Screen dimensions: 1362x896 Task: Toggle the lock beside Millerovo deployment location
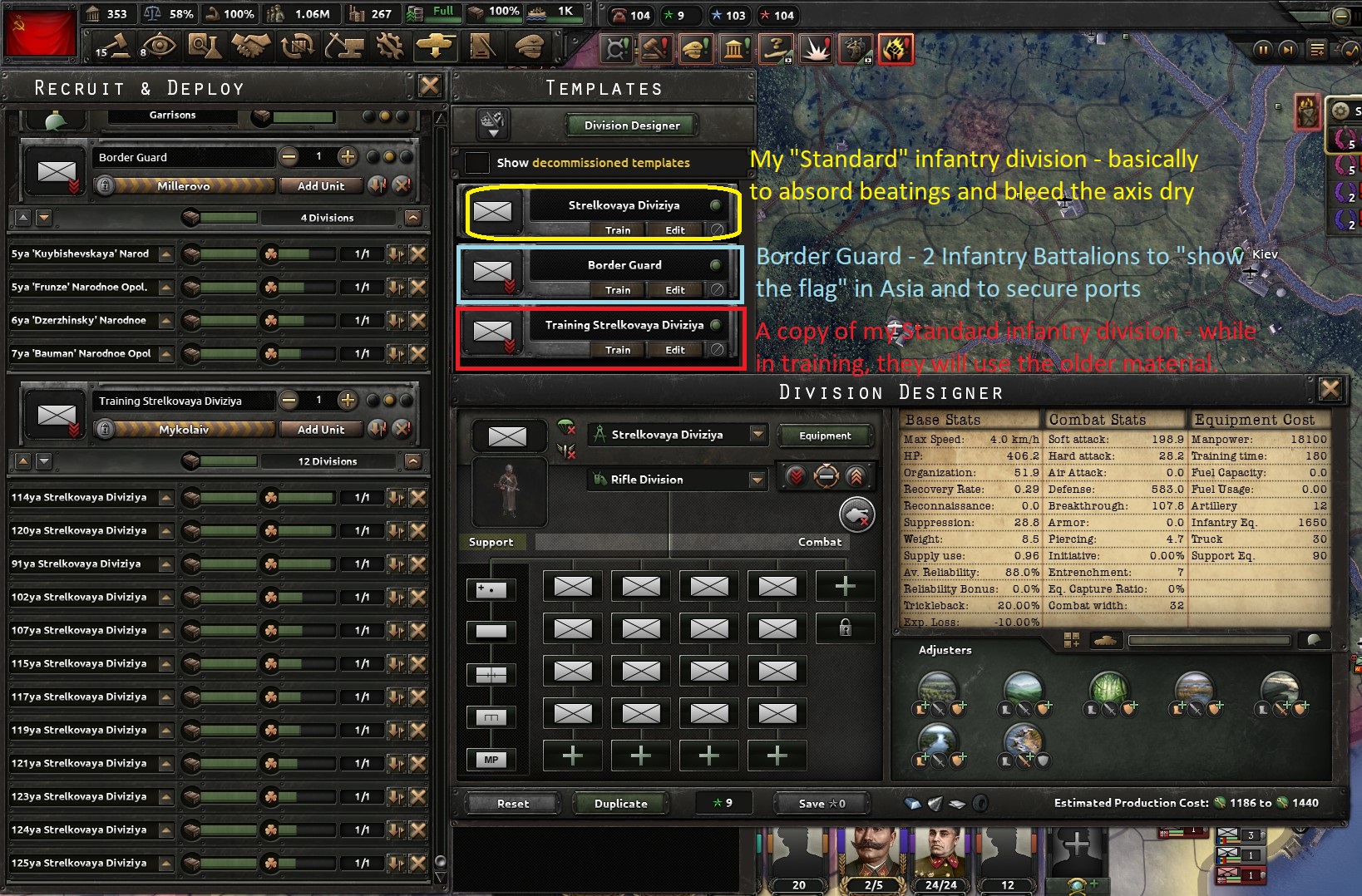click(104, 185)
